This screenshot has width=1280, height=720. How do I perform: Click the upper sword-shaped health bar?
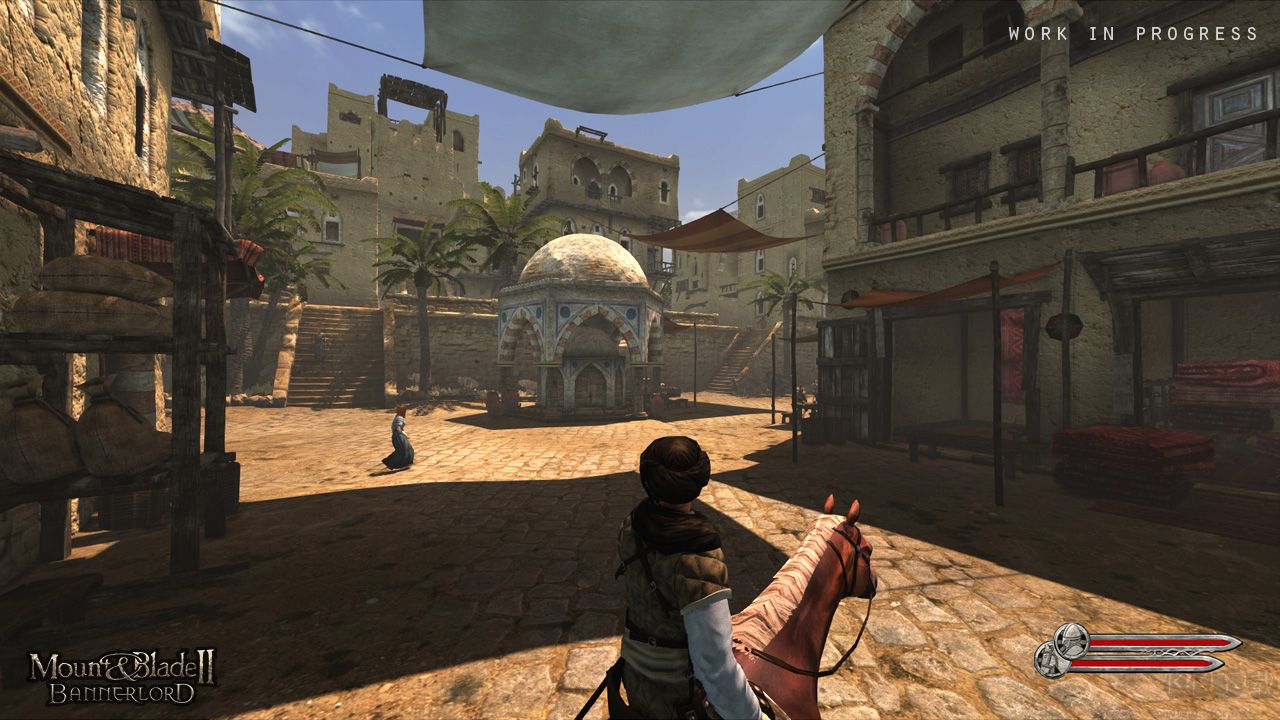pos(1150,641)
